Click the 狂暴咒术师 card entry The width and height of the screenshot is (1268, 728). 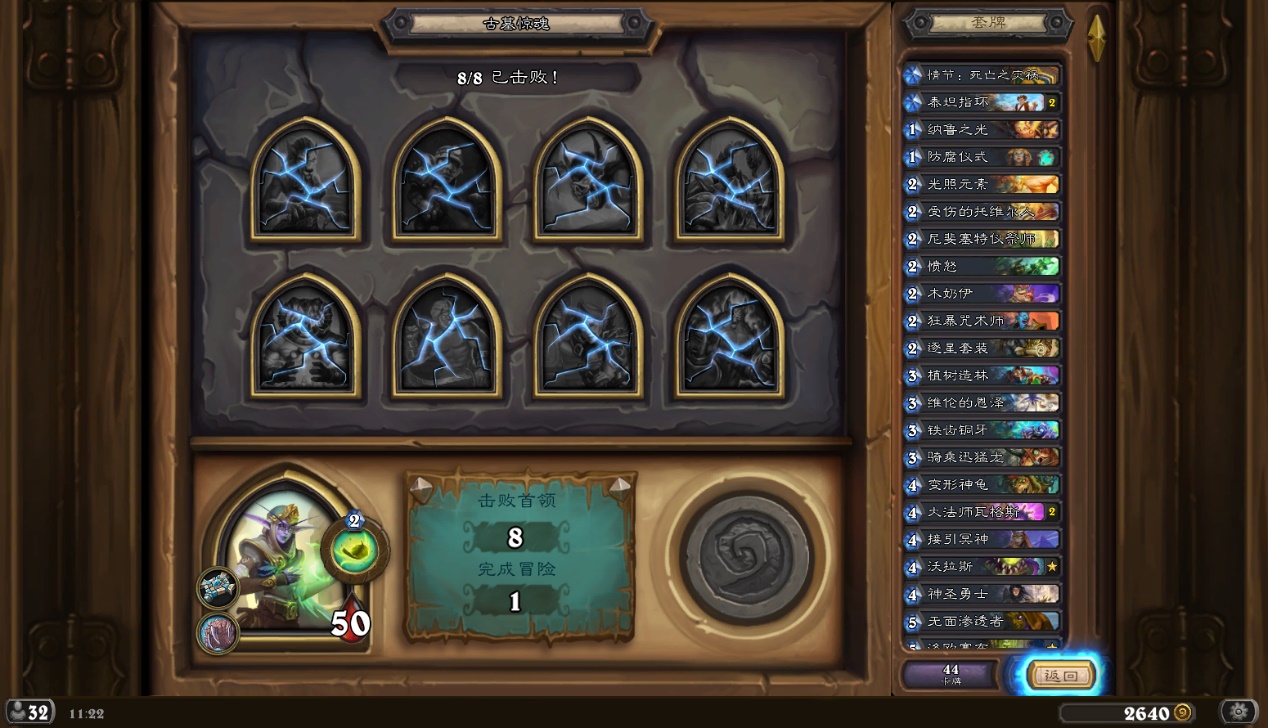[x=981, y=321]
